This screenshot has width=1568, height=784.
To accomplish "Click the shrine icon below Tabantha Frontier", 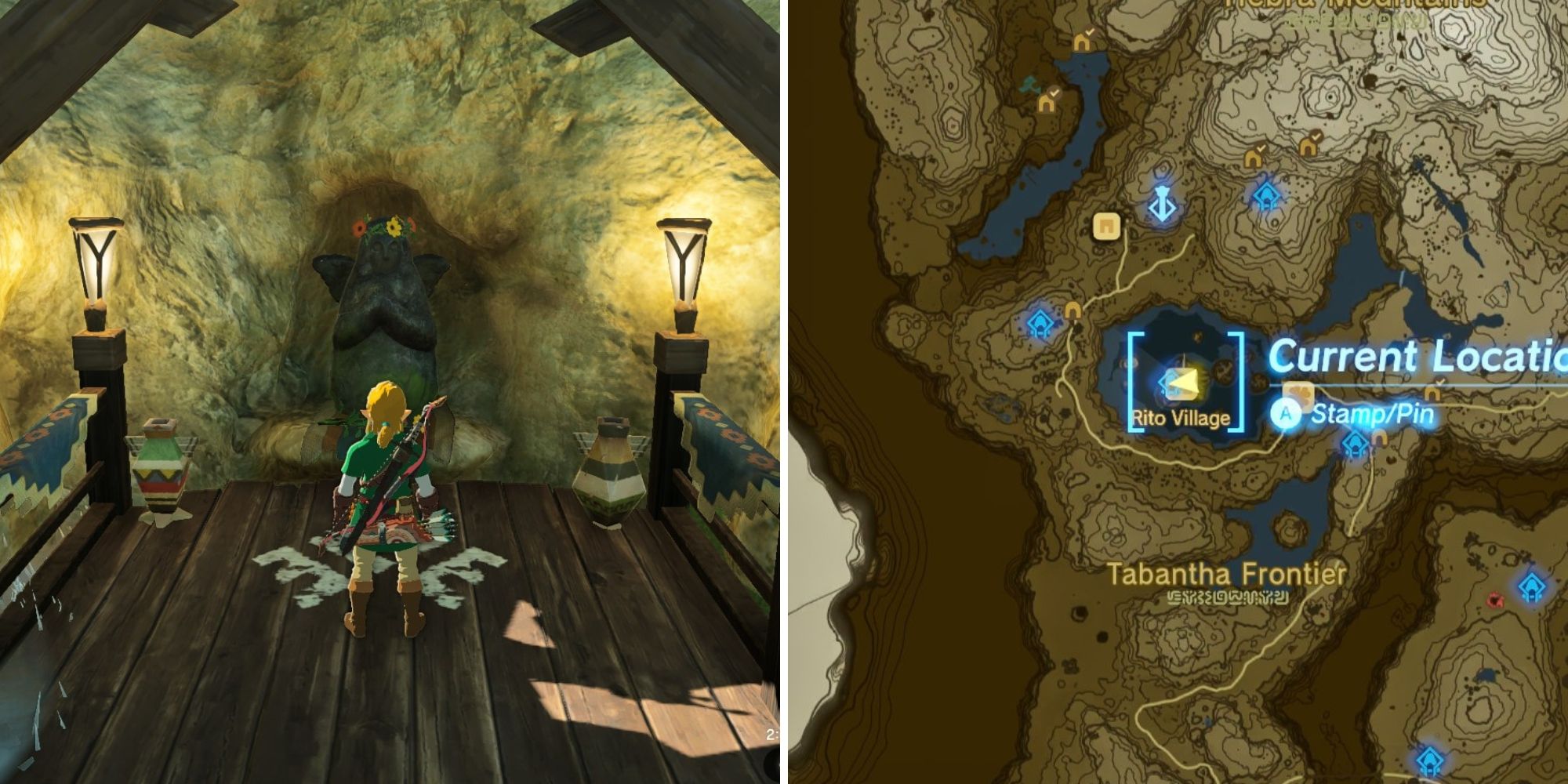I will pos(1532,586).
